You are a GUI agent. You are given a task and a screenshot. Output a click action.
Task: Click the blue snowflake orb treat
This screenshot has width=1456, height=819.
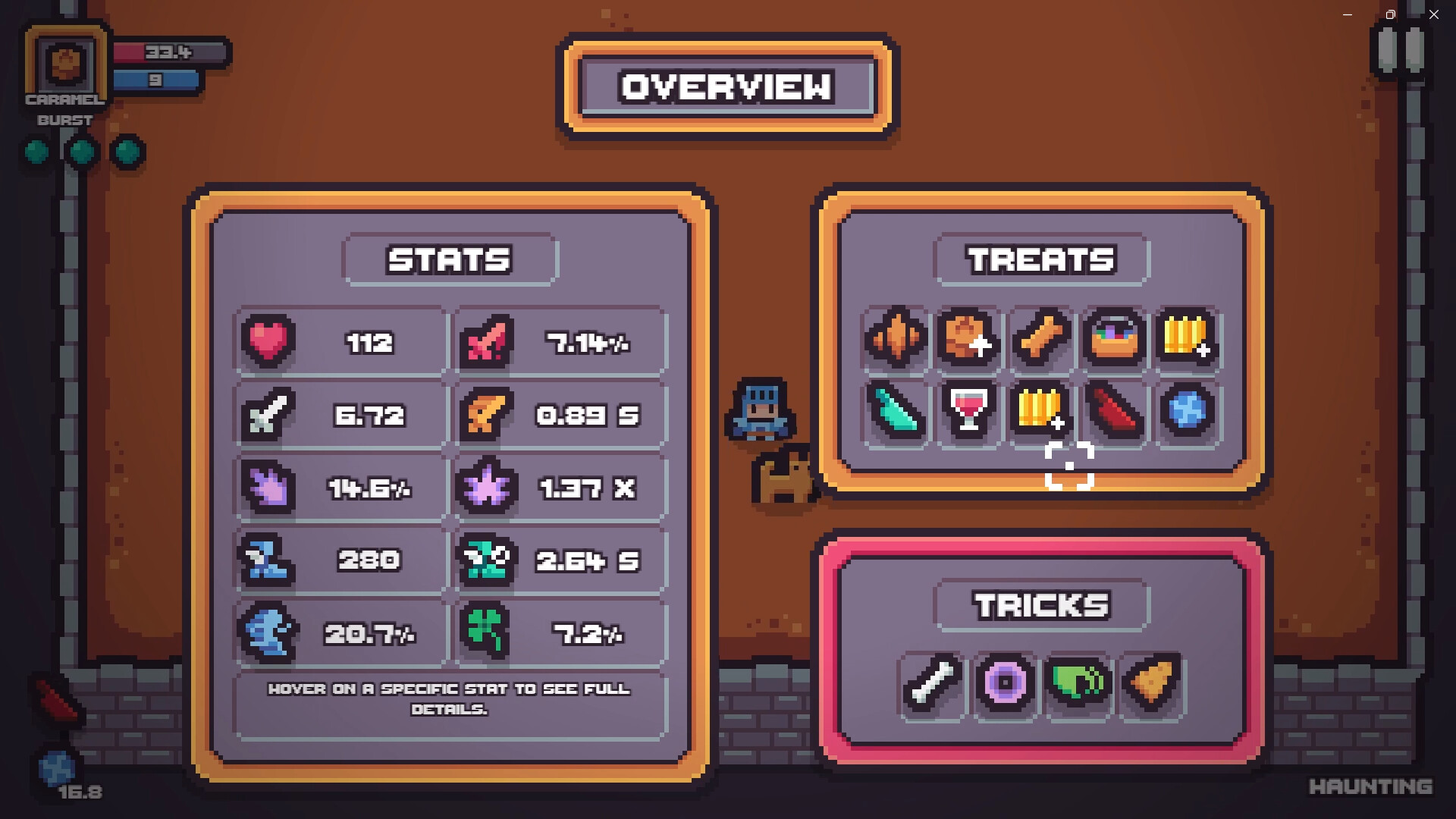coord(1188,413)
